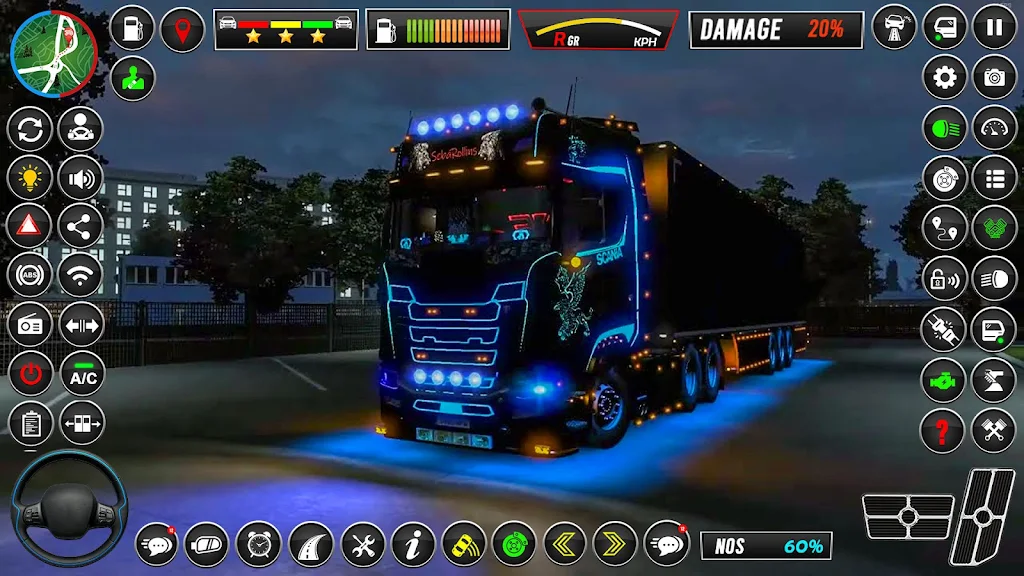Tap the fuel pump station icon
This screenshot has height=576, width=1024.
coord(133,28)
